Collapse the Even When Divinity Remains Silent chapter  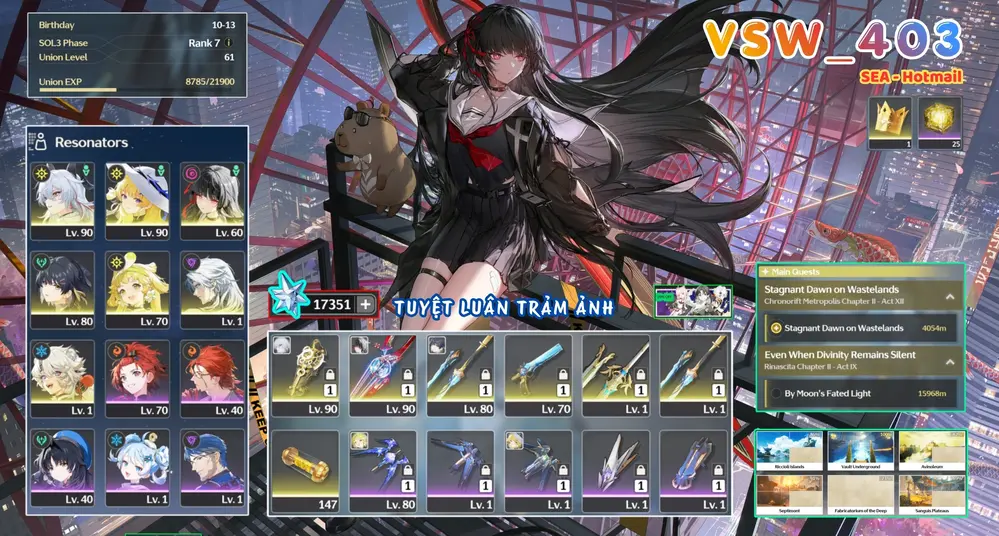[949, 361]
